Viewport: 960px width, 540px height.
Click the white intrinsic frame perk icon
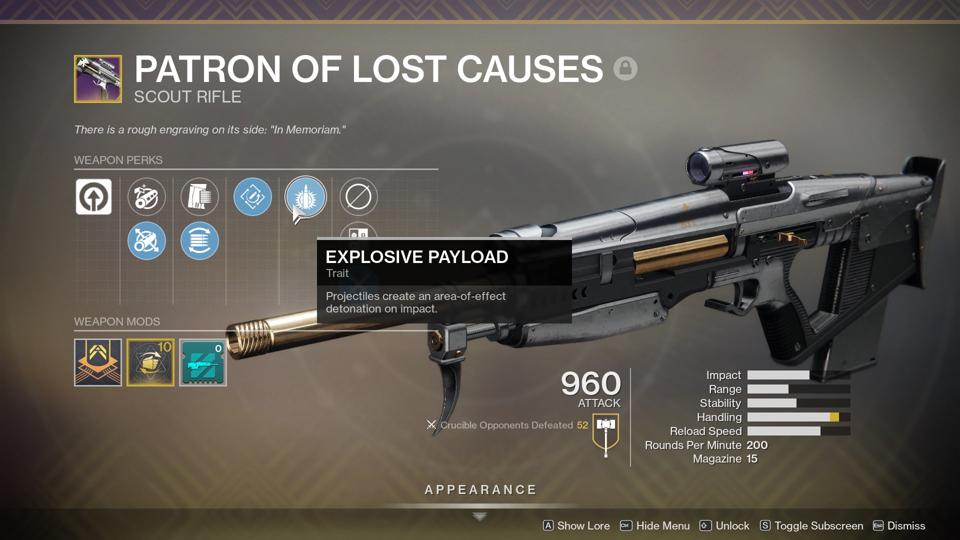pos(94,197)
